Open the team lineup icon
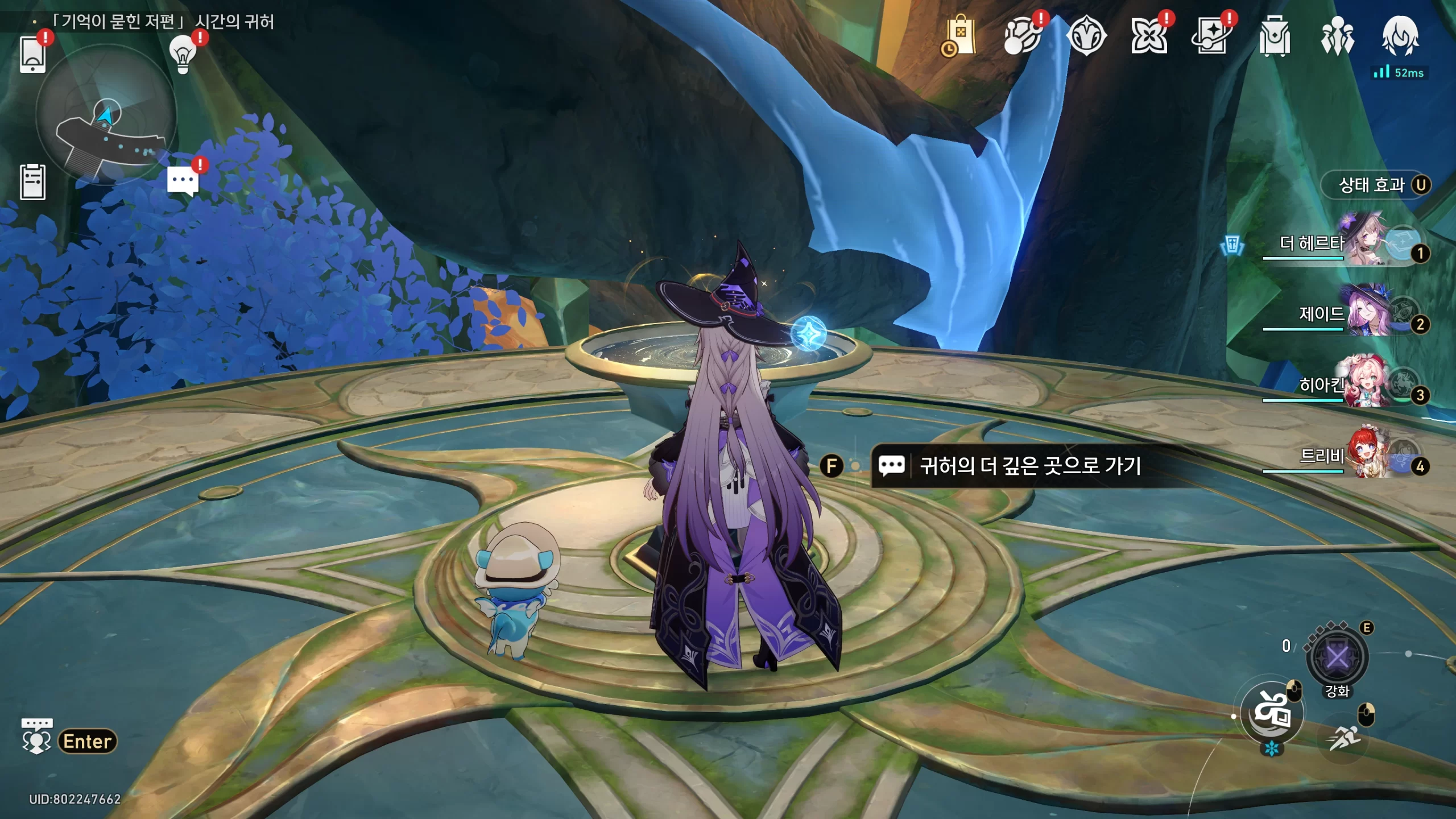1456x819 pixels. tap(1337, 36)
